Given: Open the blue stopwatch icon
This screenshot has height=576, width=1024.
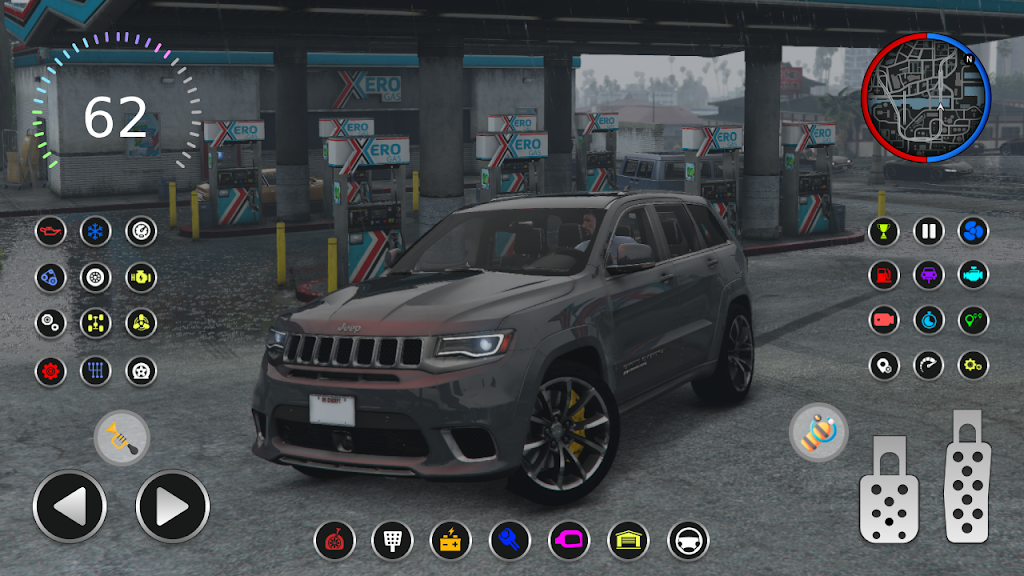Looking at the screenshot, I should point(928,320).
